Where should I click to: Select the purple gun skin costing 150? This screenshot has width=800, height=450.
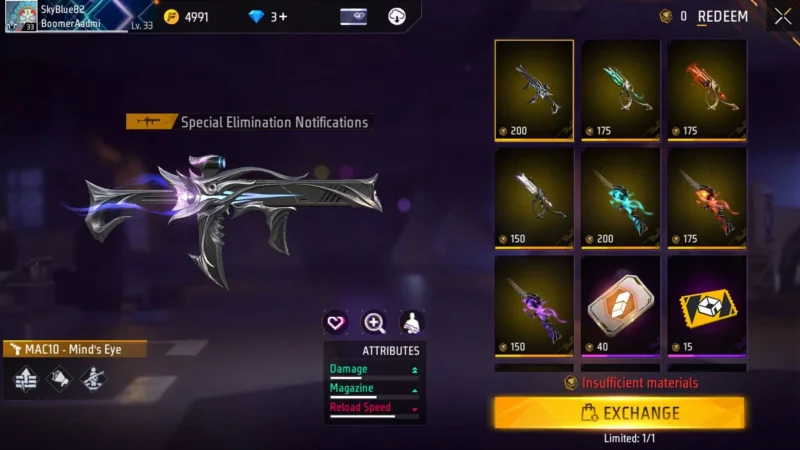534,305
